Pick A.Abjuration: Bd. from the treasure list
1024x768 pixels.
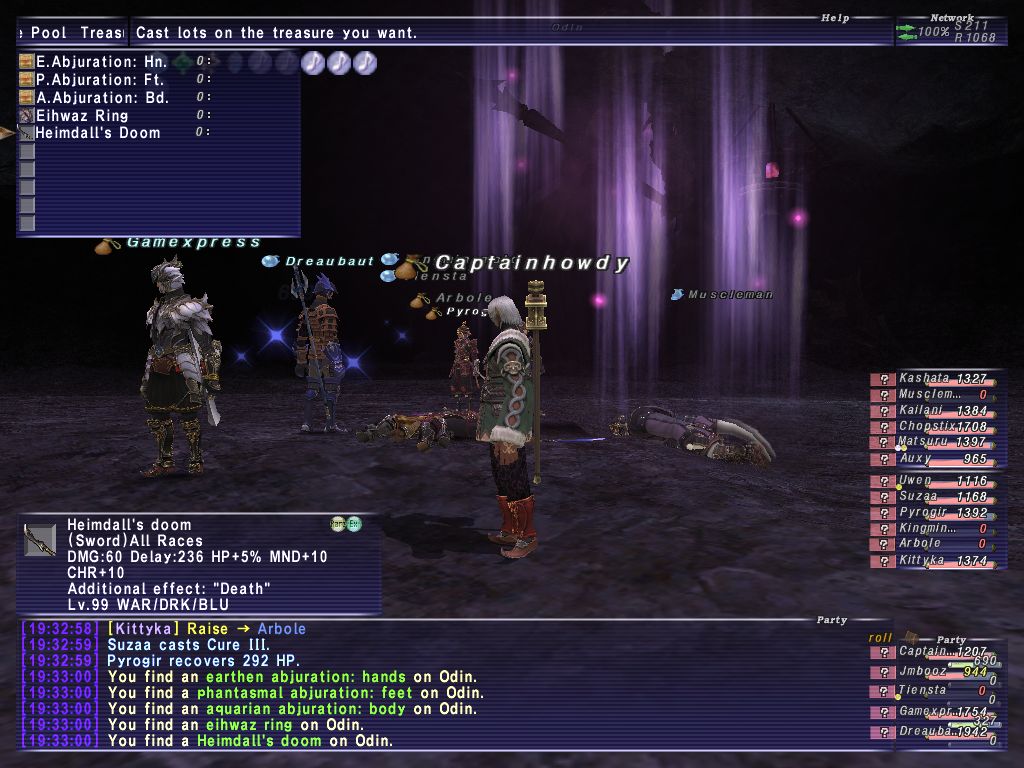(x=102, y=98)
